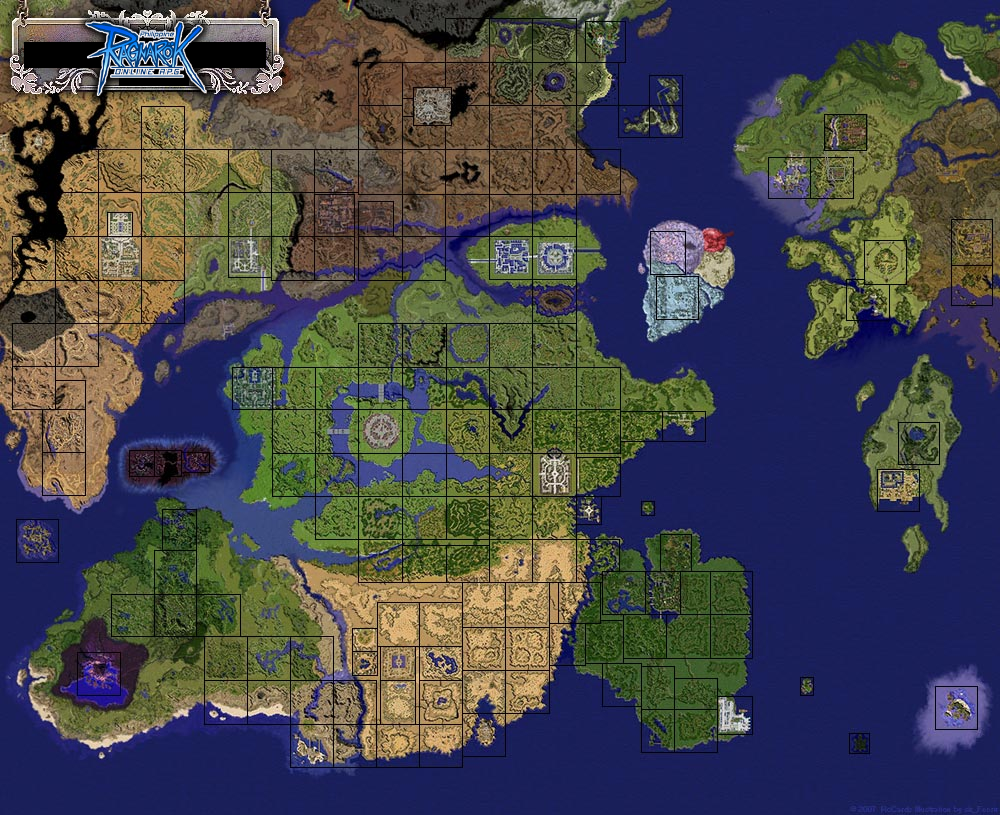Choose the white Payon town map tile

(555, 472)
